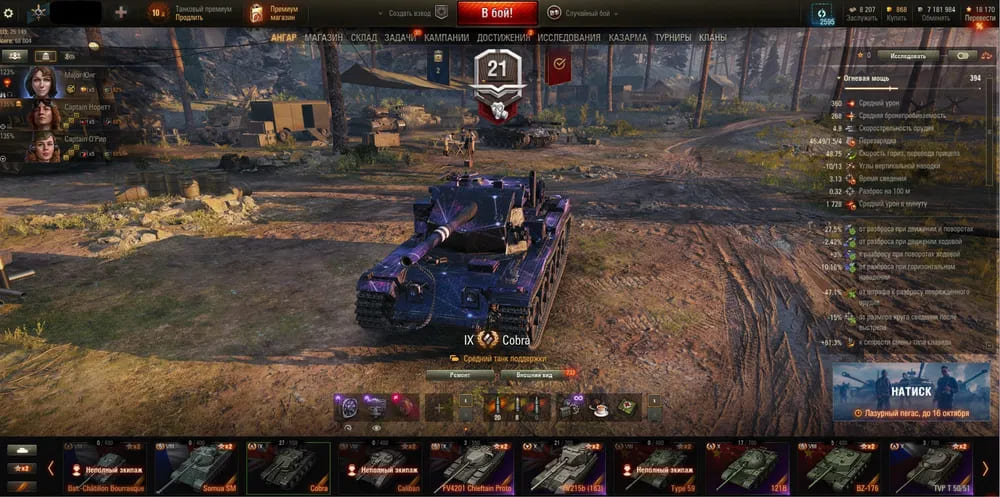This screenshot has height=497, width=1000.
Task: Go to the КАМПАНИИ tab
Action: pos(446,38)
